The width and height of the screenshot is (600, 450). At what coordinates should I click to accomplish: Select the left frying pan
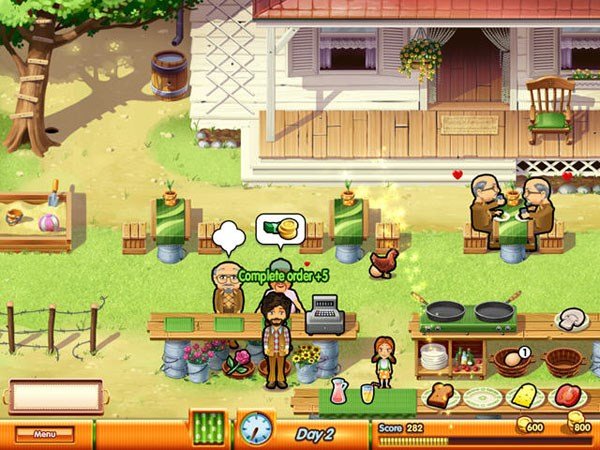click(445, 311)
